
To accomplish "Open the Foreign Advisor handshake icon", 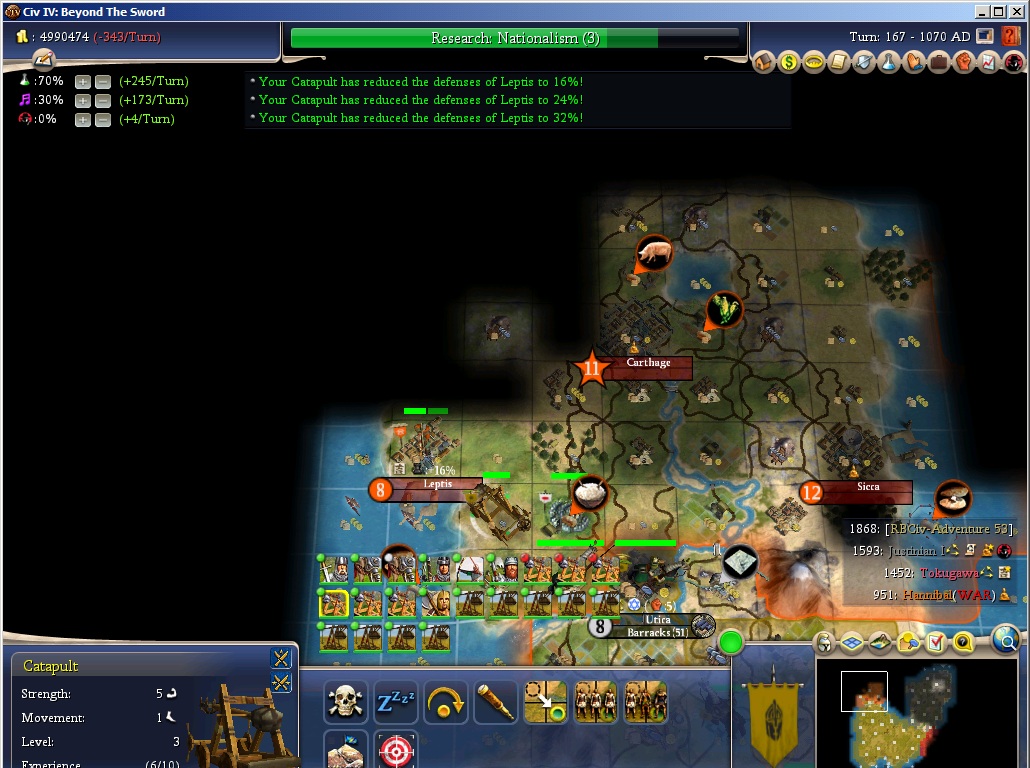I will (x=914, y=63).
